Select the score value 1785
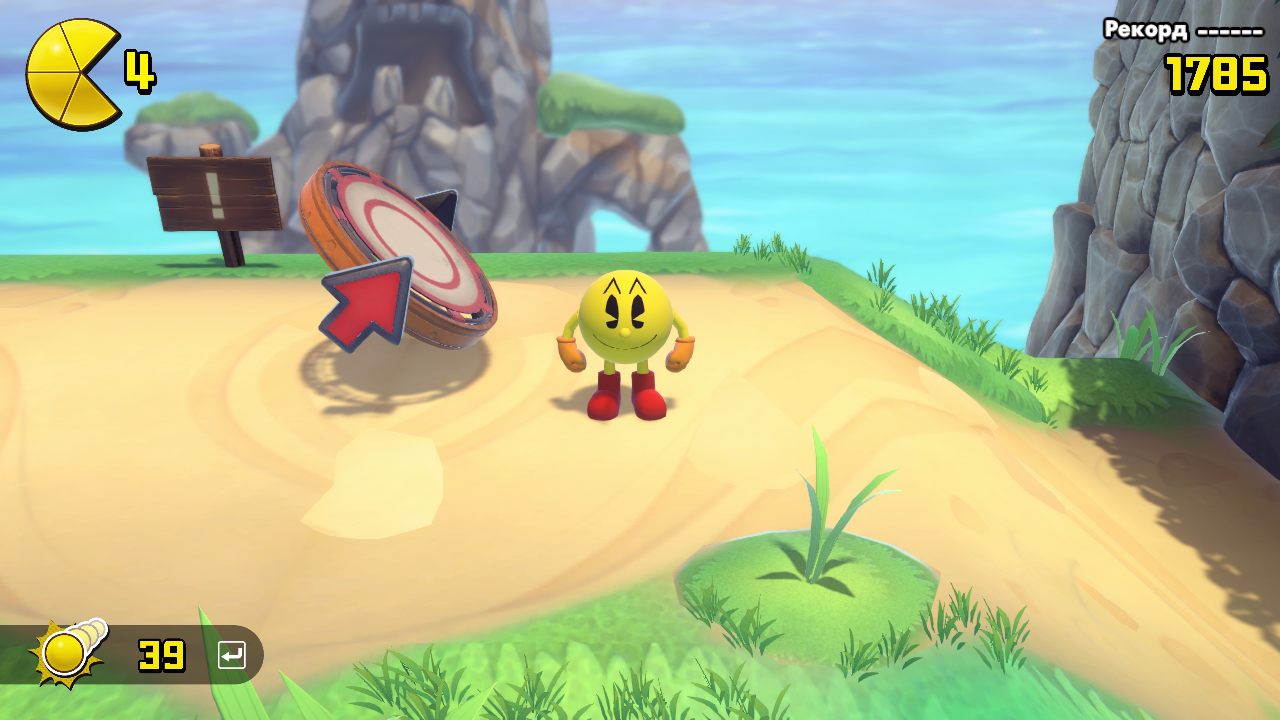 [1215, 70]
